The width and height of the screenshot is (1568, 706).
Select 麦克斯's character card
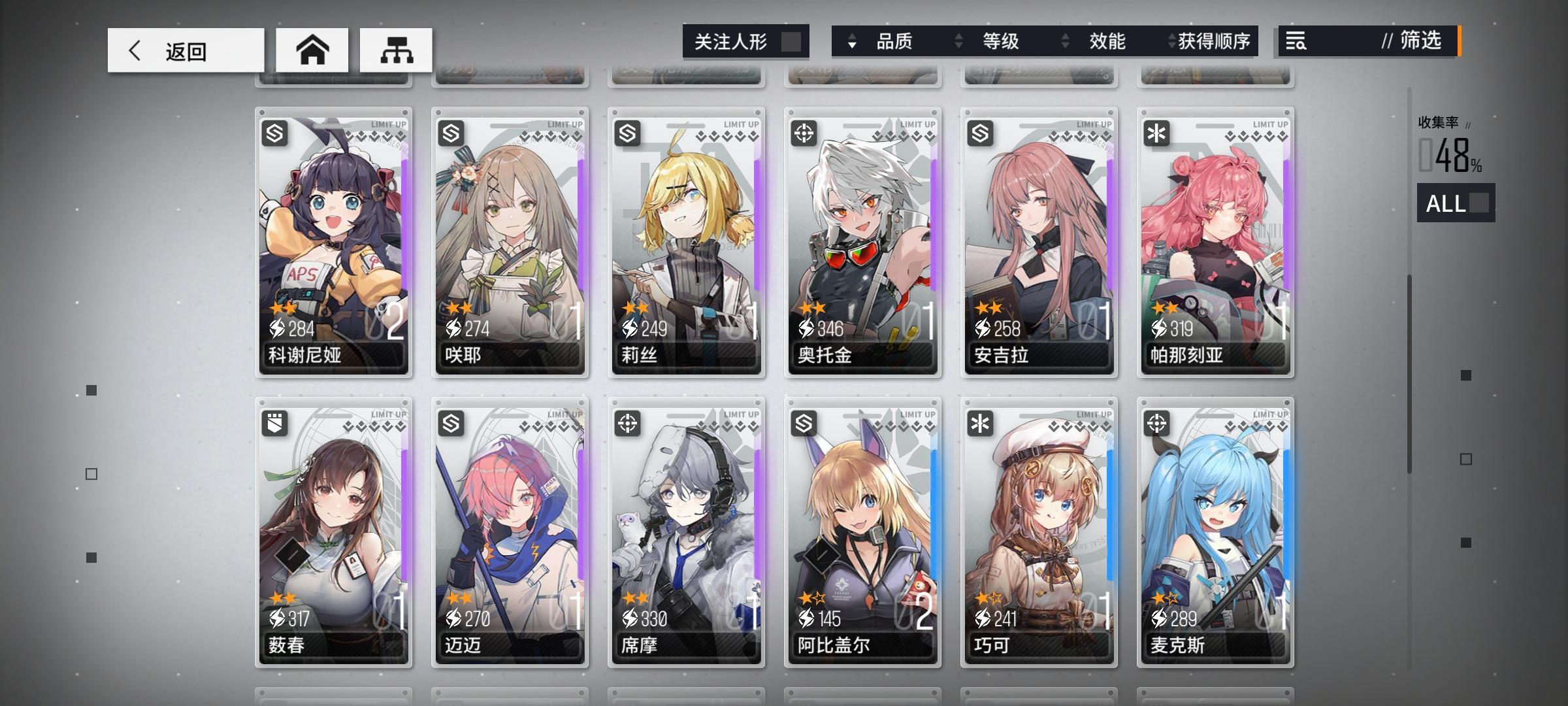point(1214,529)
